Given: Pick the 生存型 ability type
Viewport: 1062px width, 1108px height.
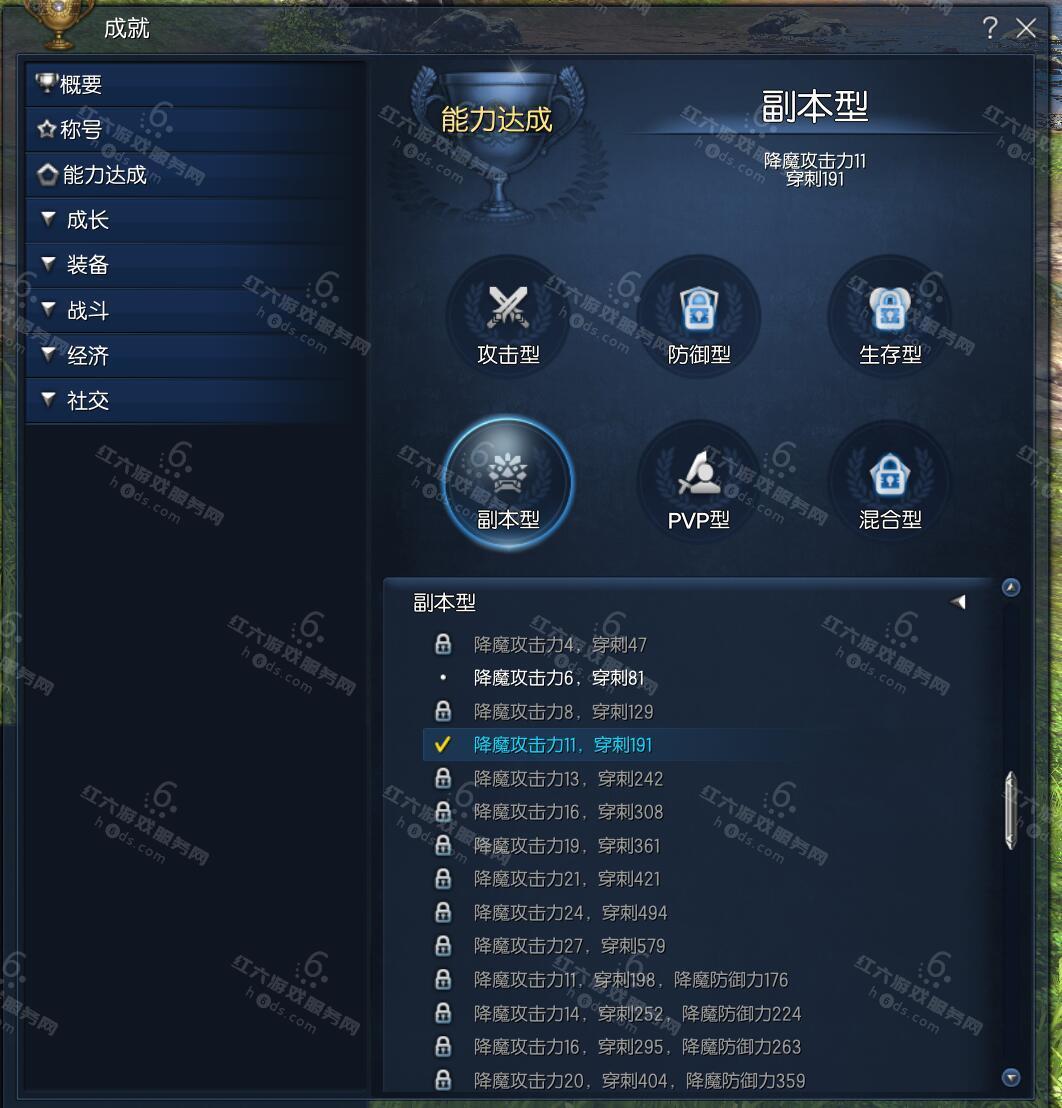Looking at the screenshot, I should (x=890, y=315).
